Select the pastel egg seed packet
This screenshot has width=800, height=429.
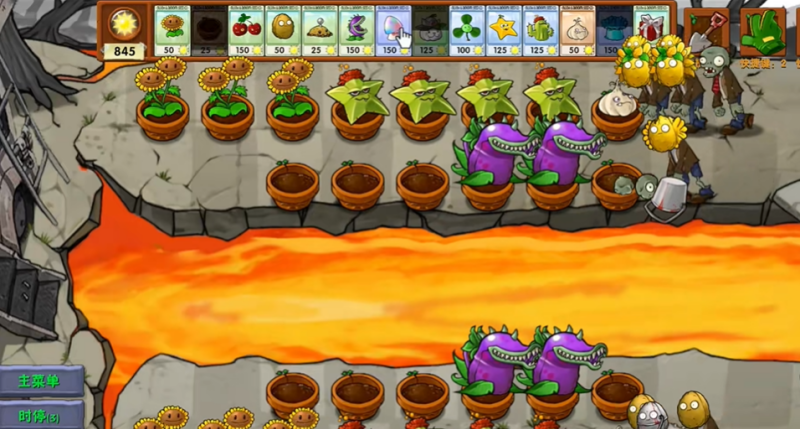pos(393,30)
